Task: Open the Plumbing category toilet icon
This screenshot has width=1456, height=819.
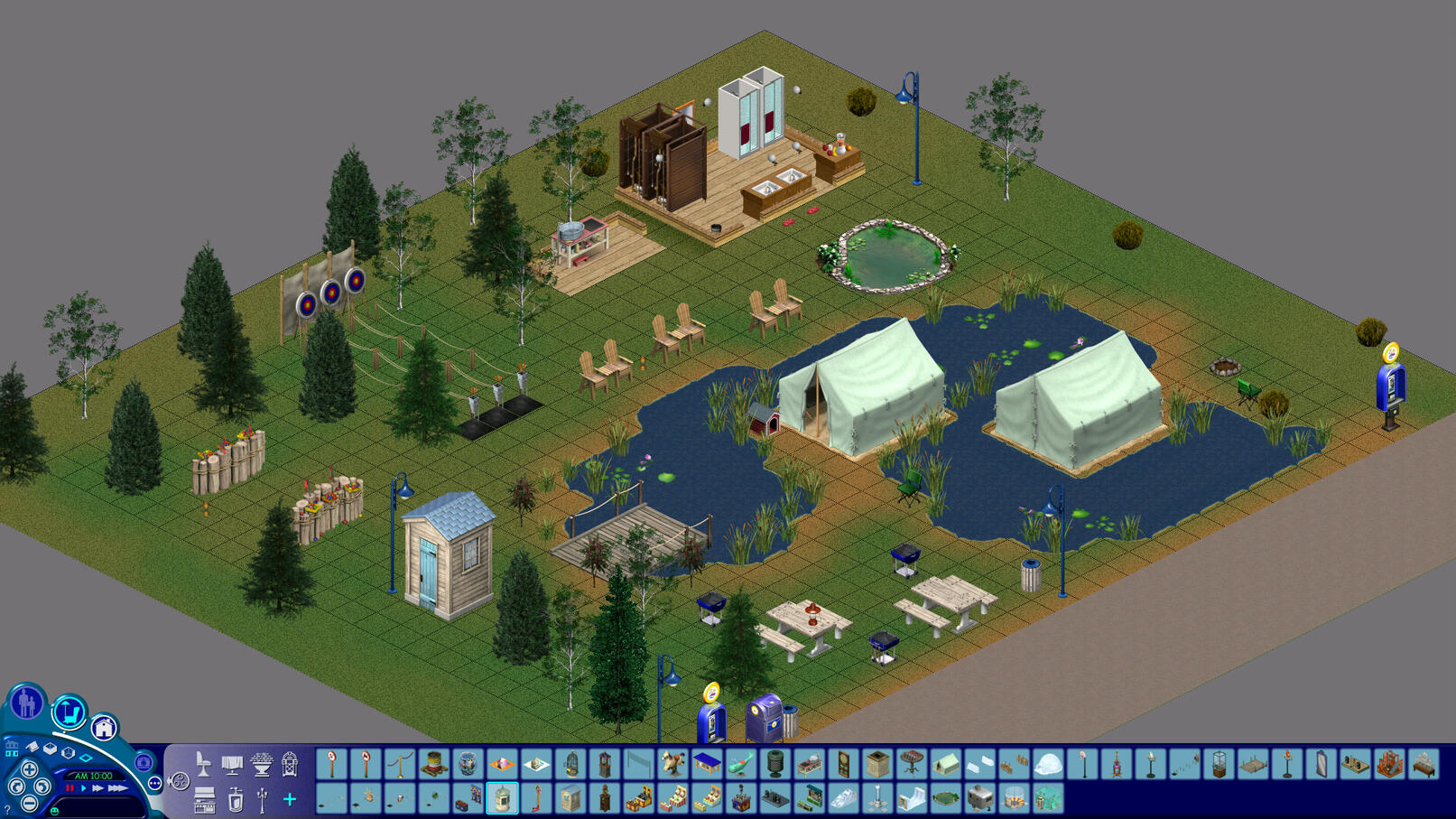Action: pyautogui.click(x=235, y=799)
